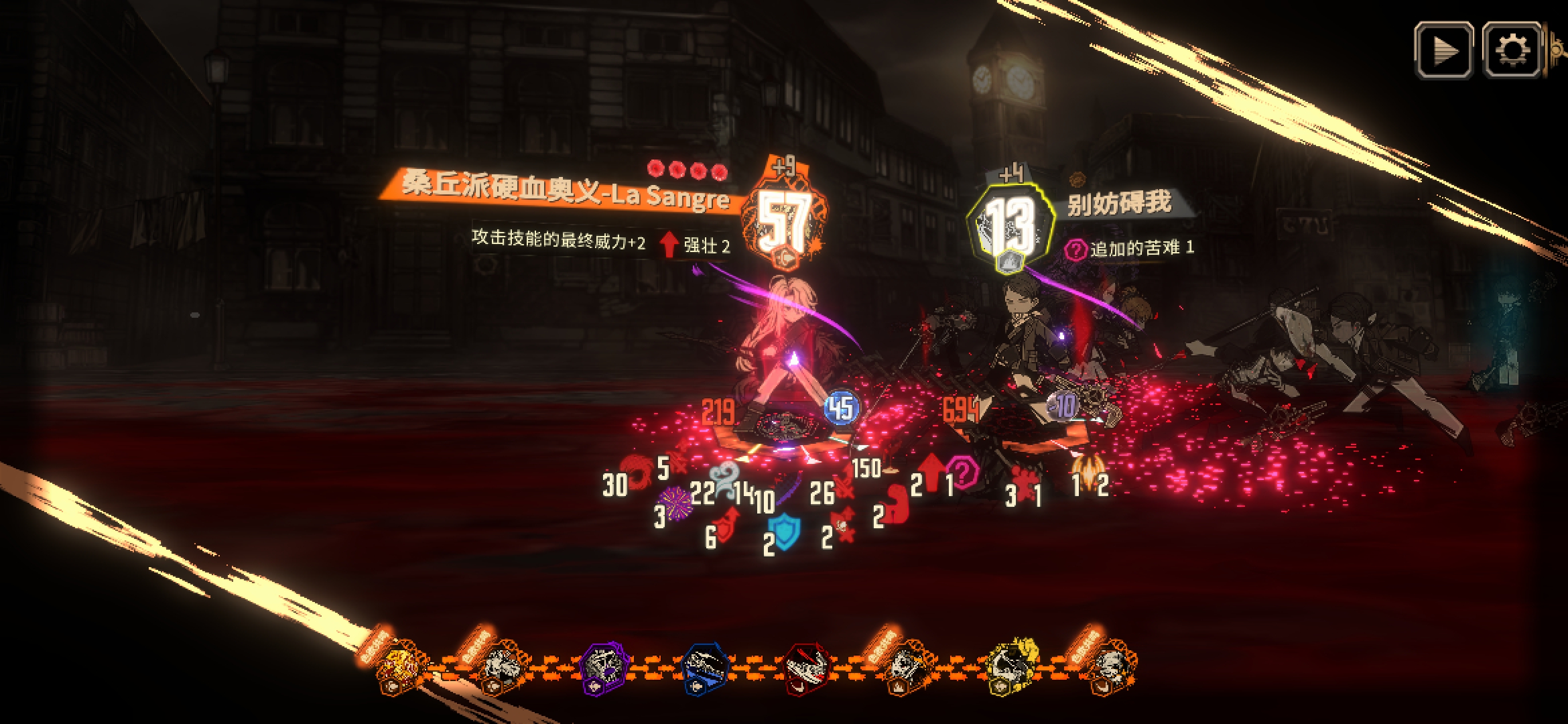
Task: Select the blue-framed skill in the chain
Action: tap(705, 667)
